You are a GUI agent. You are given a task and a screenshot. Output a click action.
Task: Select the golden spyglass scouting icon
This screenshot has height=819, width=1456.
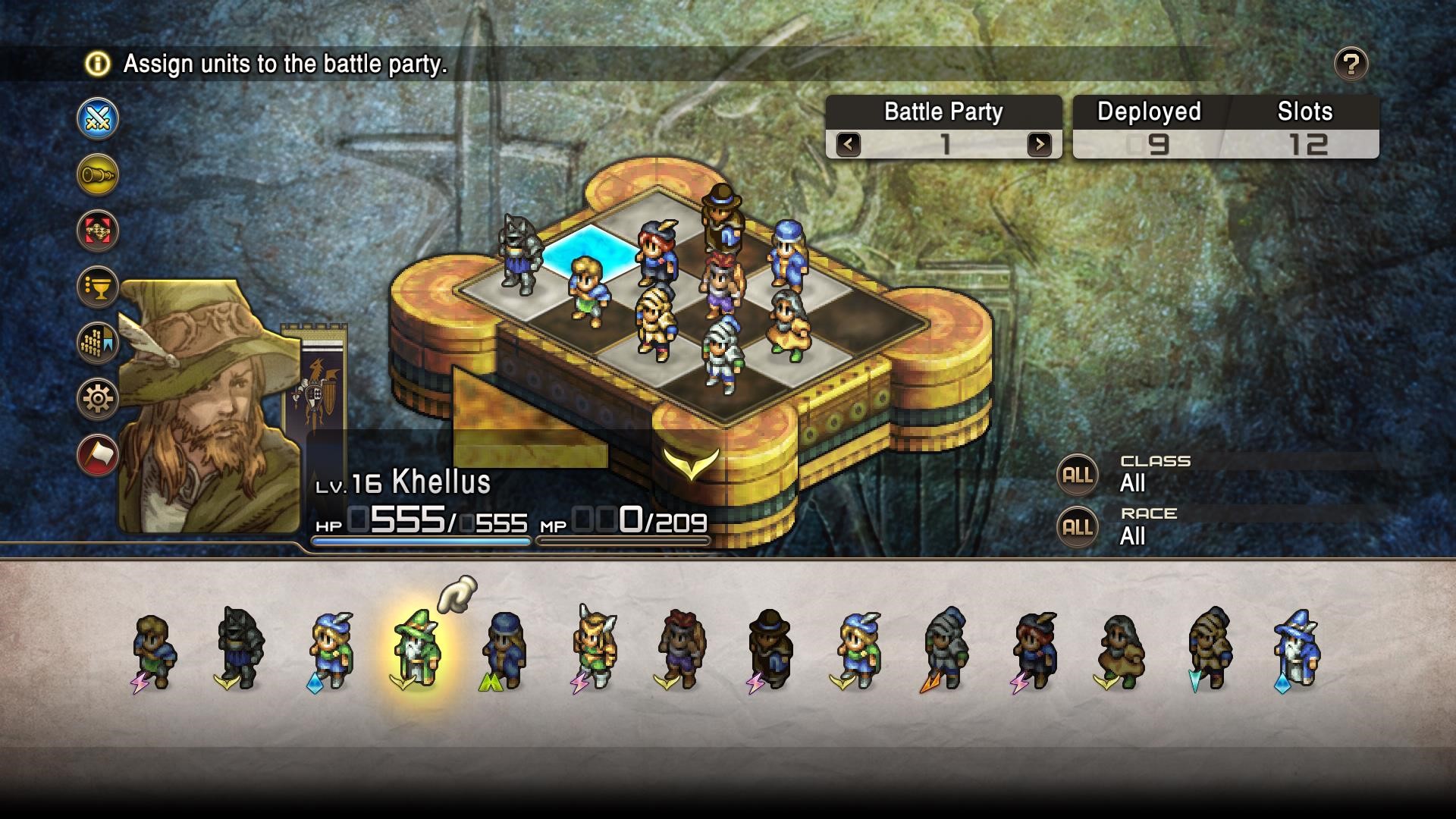coord(98,174)
